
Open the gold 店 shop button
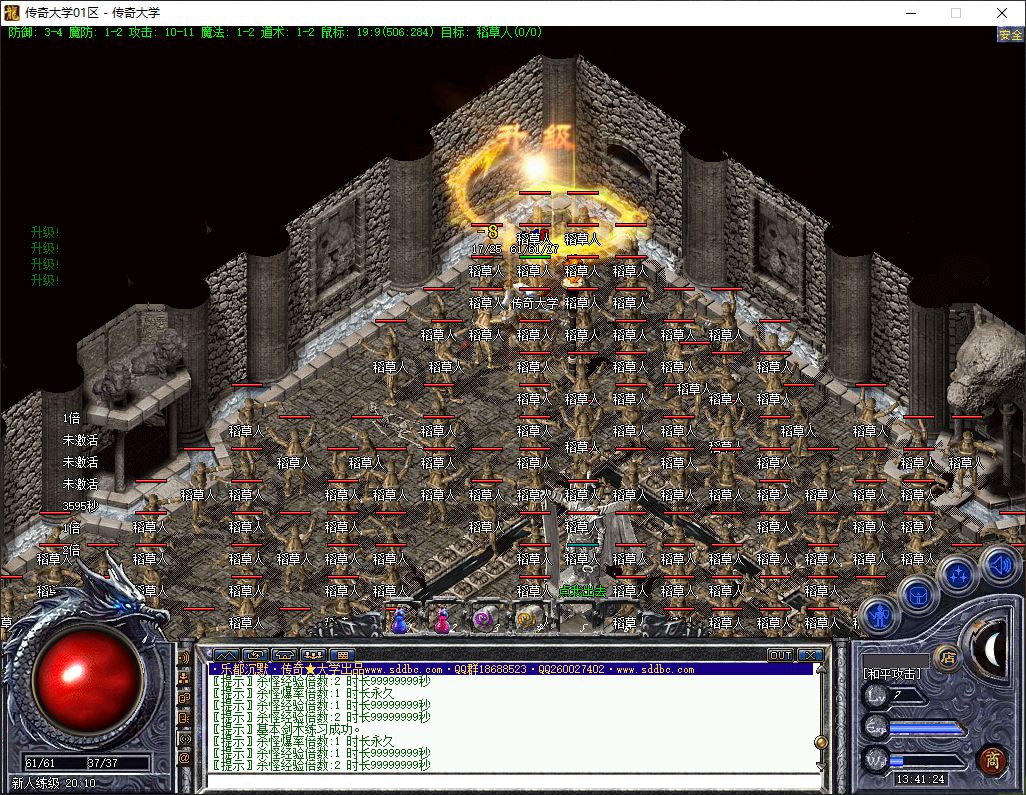tap(946, 657)
